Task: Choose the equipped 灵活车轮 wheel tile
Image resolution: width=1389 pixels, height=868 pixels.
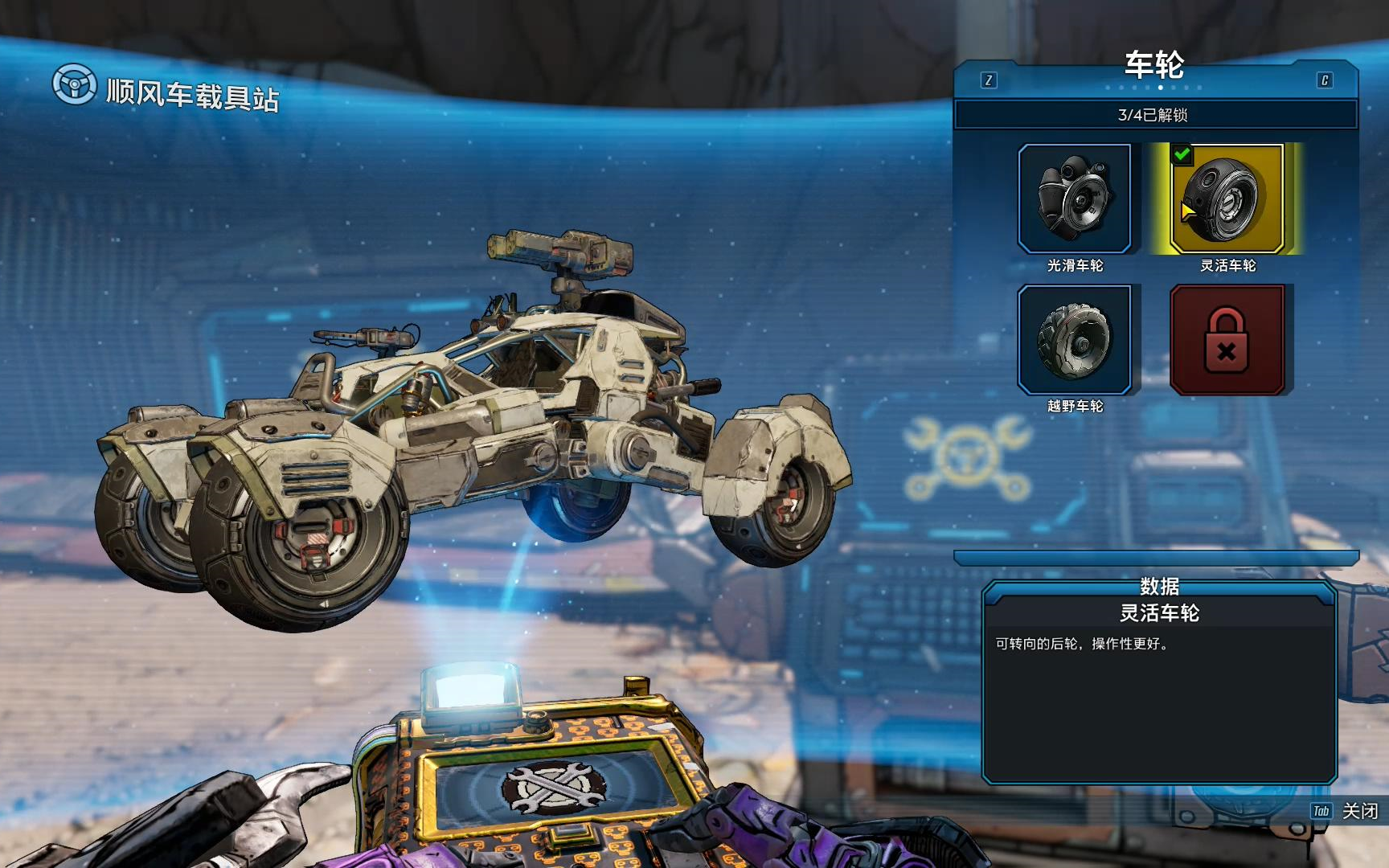Action: pos(1227,199)
